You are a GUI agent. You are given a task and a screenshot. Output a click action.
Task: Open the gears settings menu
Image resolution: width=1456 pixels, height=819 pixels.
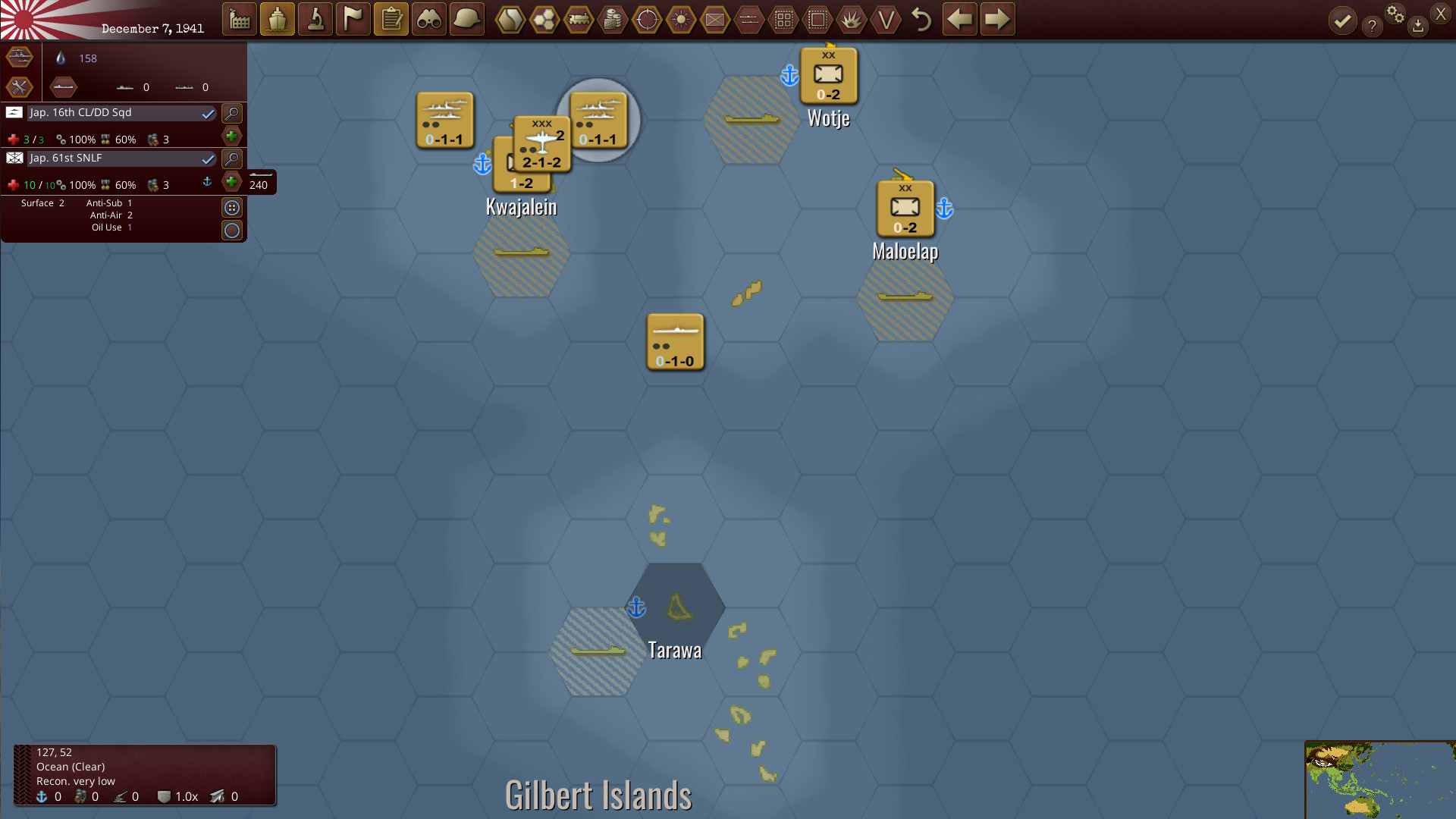point(1395,14)
